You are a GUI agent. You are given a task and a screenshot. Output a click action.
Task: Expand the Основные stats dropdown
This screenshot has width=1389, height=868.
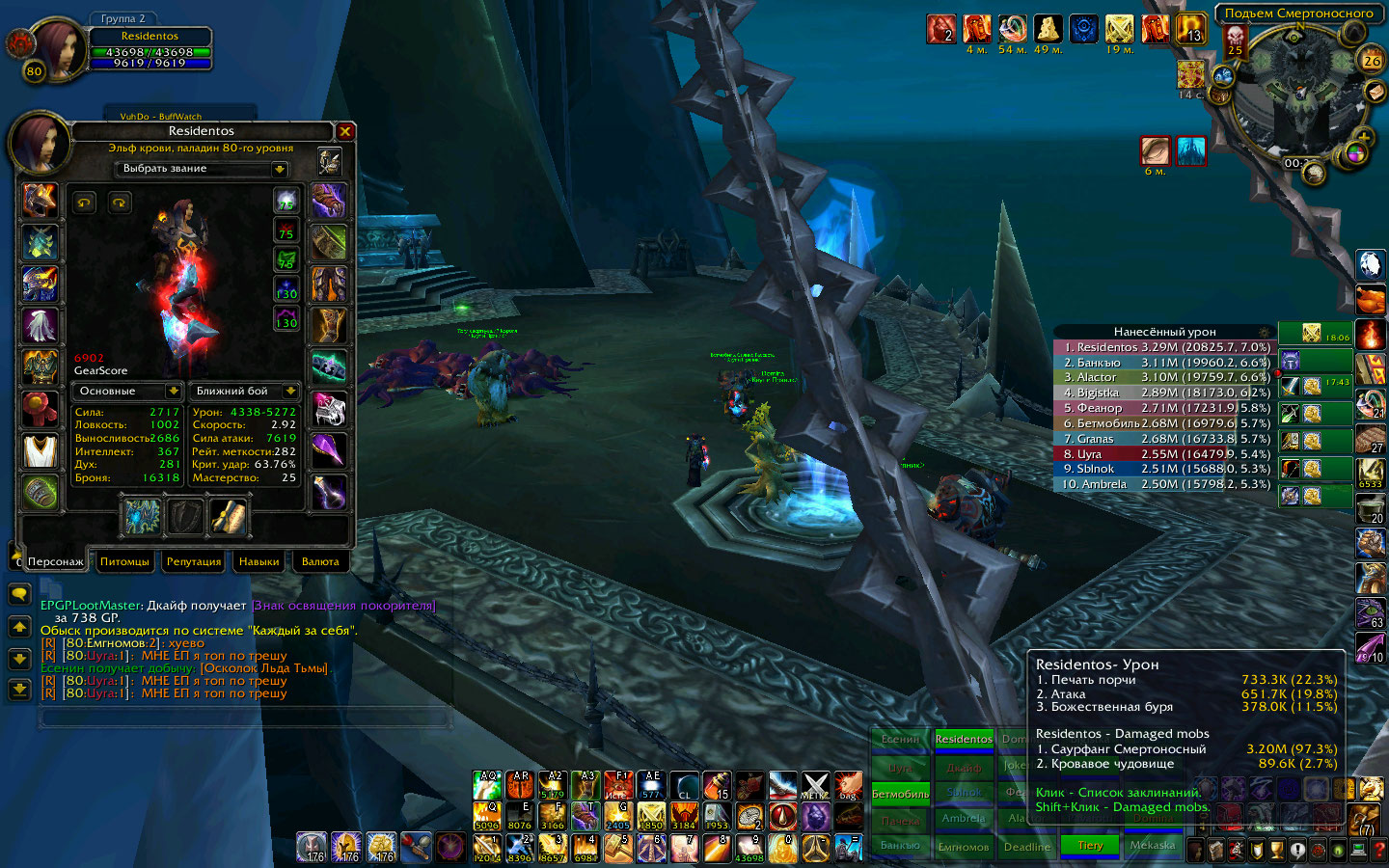(x=174, y=391)
